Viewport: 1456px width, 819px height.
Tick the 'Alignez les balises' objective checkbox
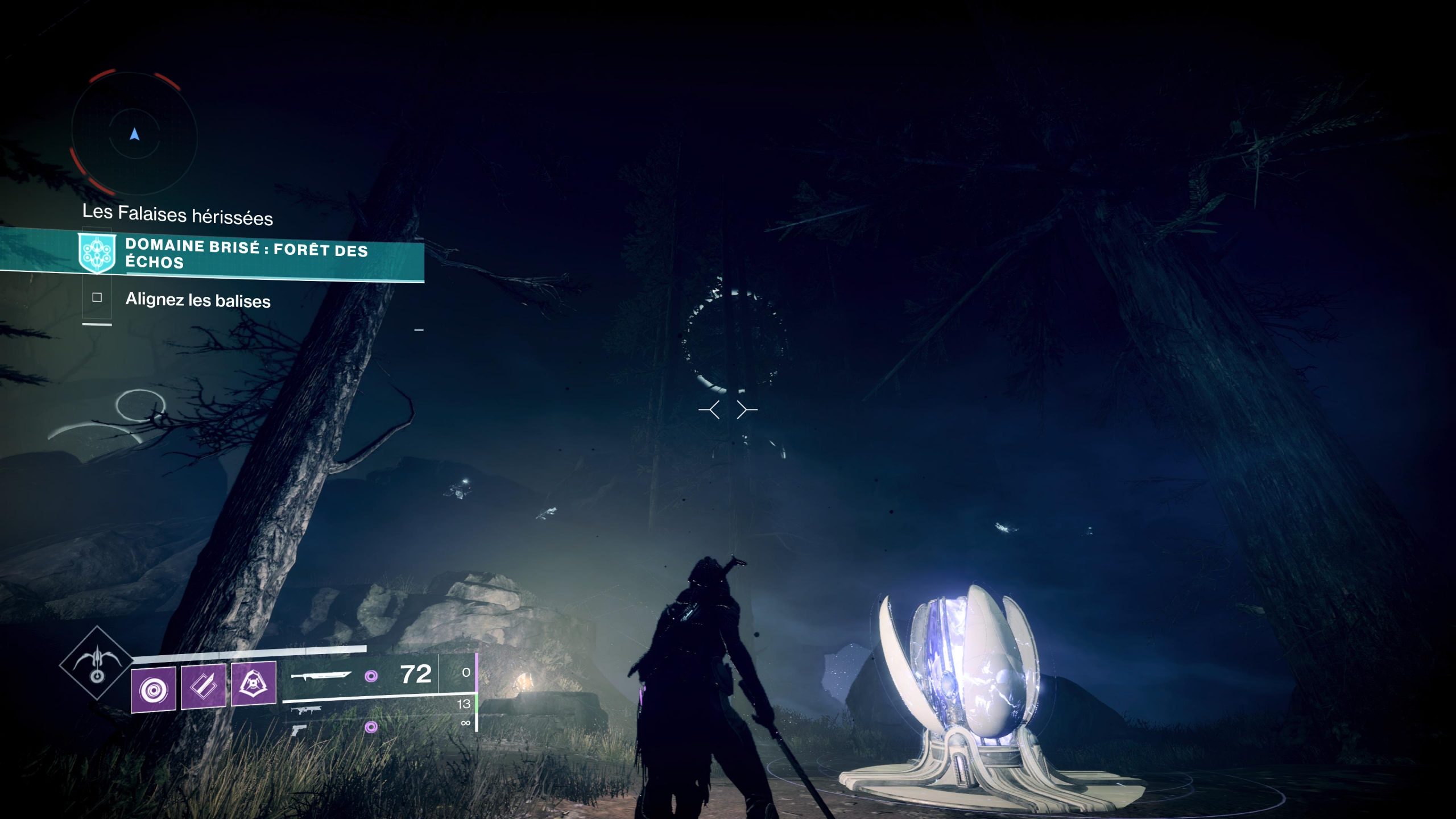coord(97,297)
